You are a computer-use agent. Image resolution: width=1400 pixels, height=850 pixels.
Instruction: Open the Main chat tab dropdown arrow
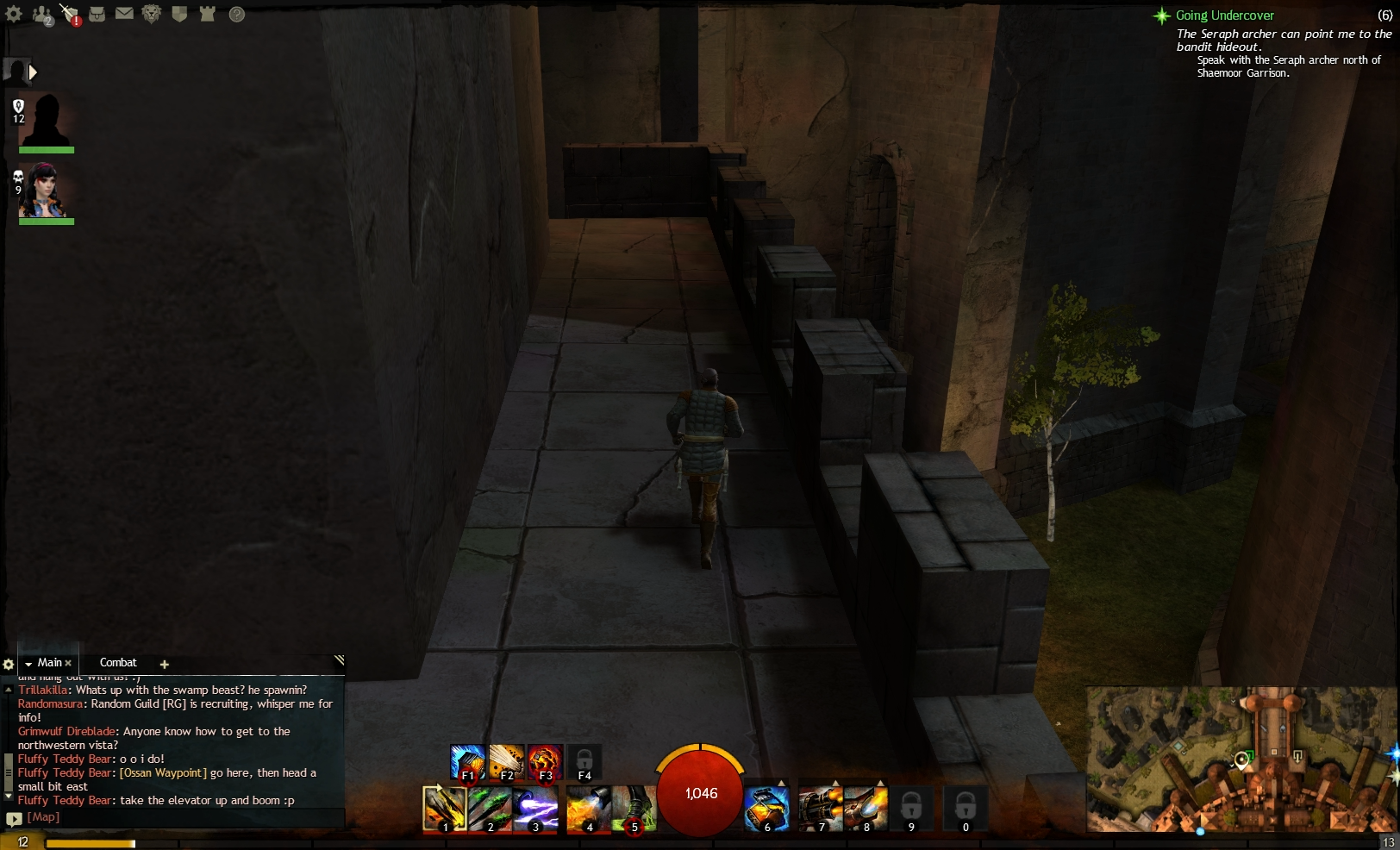click(28, 663)
